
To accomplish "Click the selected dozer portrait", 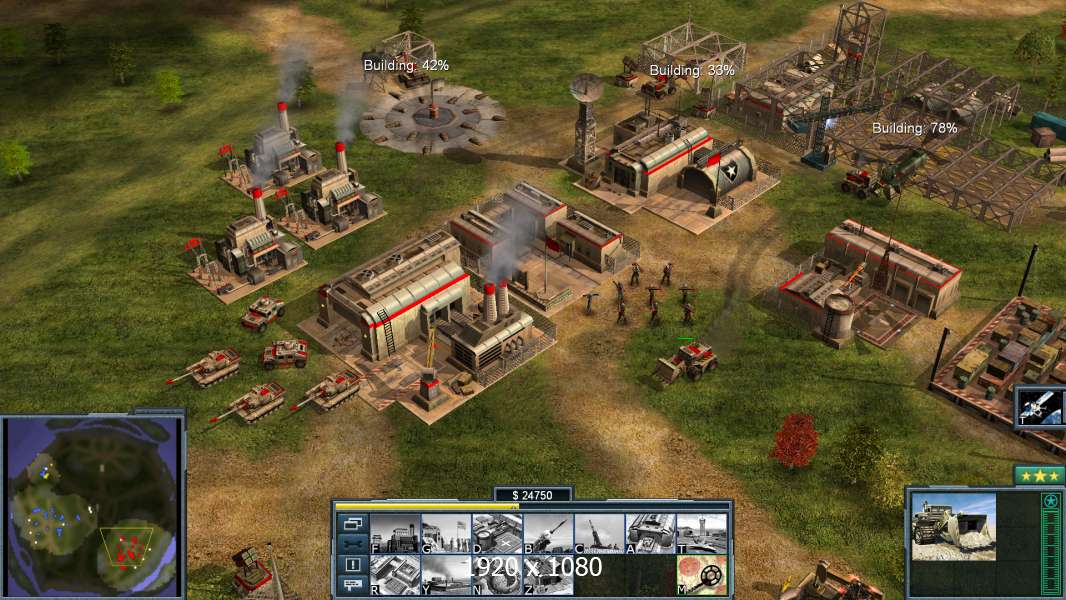I will 953,527.
